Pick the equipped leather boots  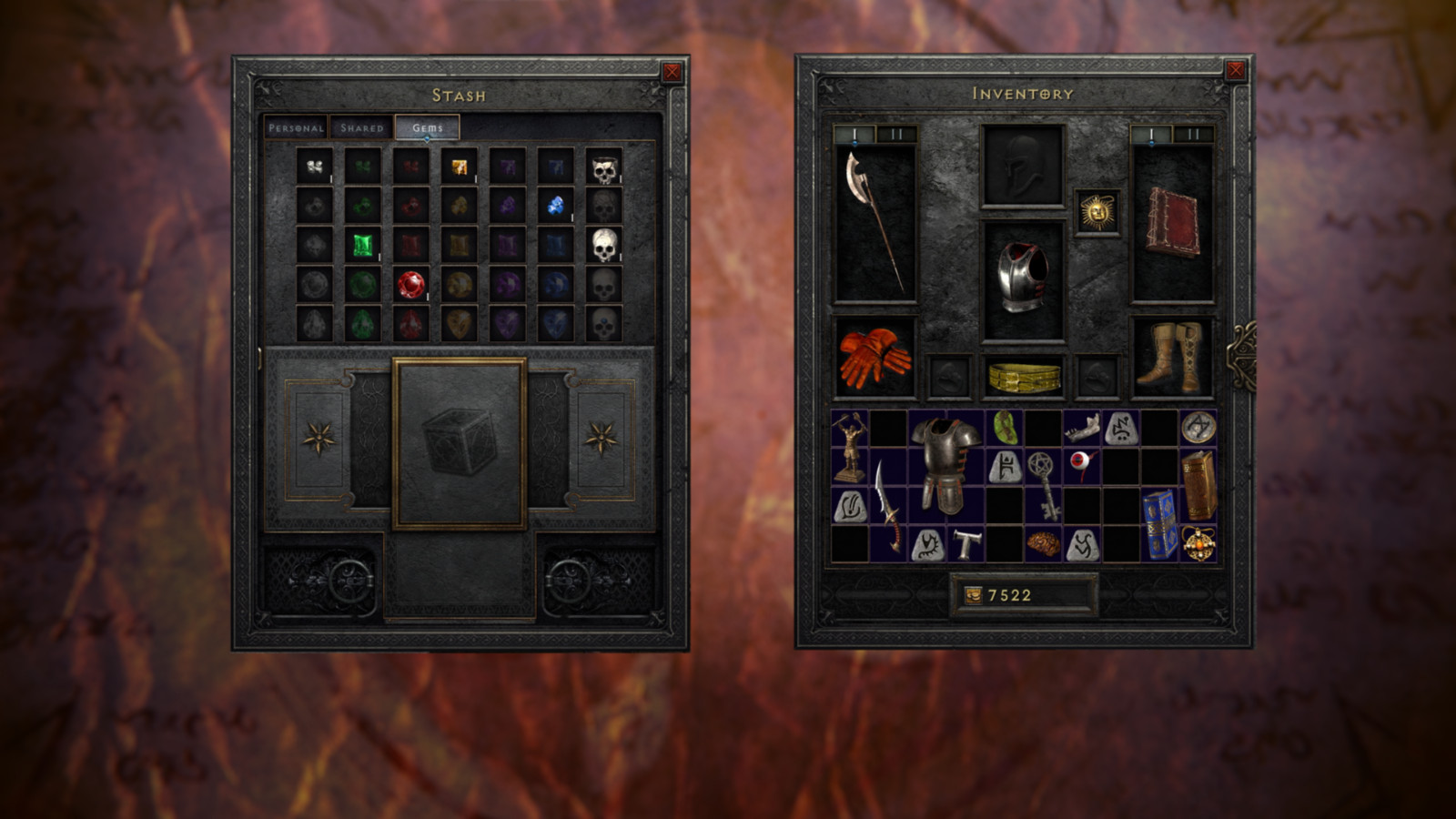click(1172, 358)
